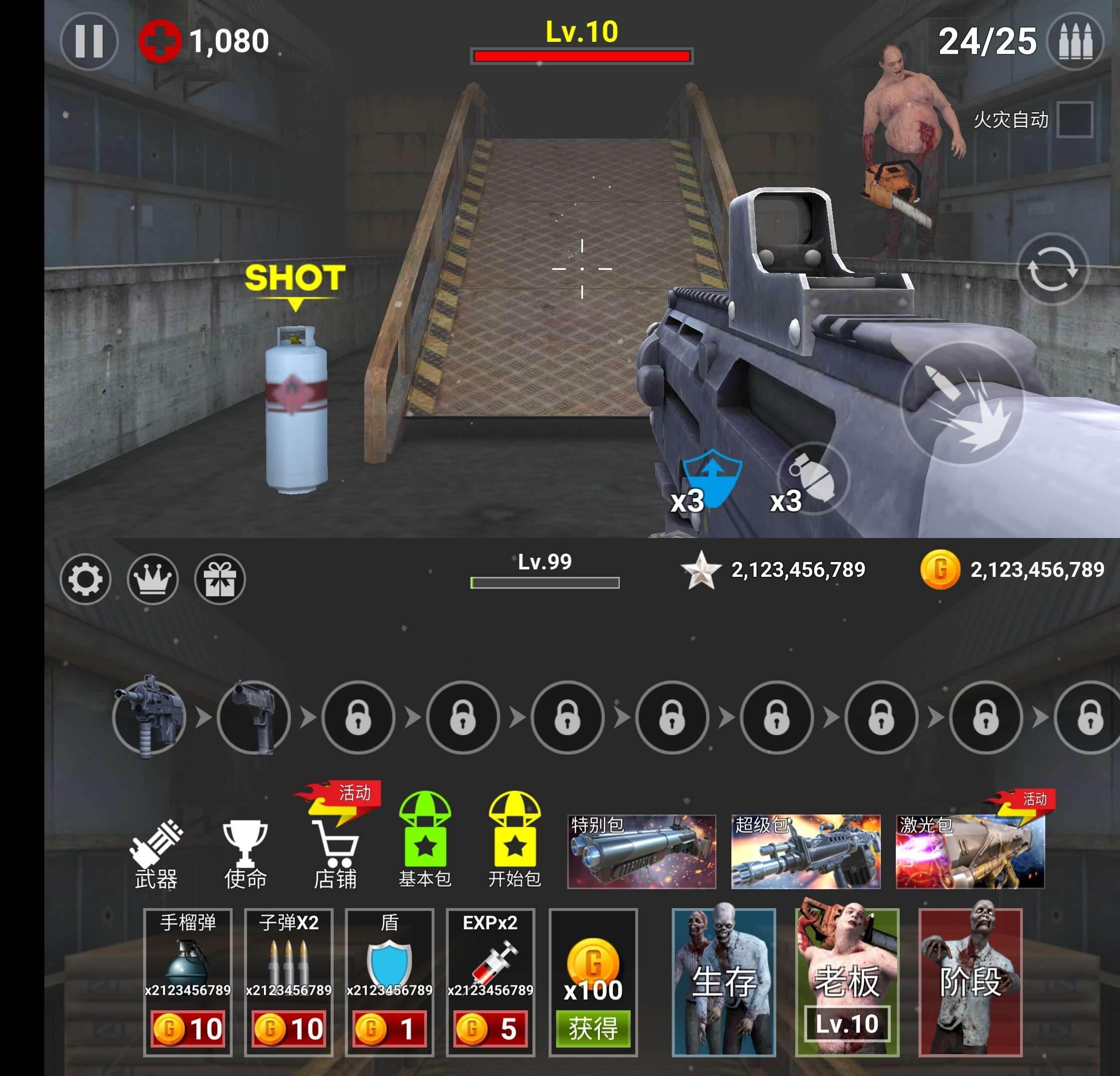
Task: Claim x100 coins with 获得 button
Action: pyautogui.click(x=592, y=1029)
